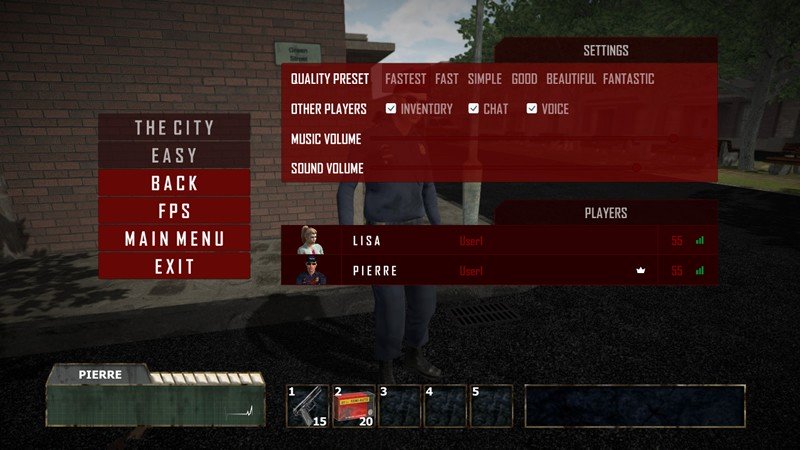Viewport: 800px width, 450px height.
Task: Select Lisa's row in the players list
Action: [499, 241]
